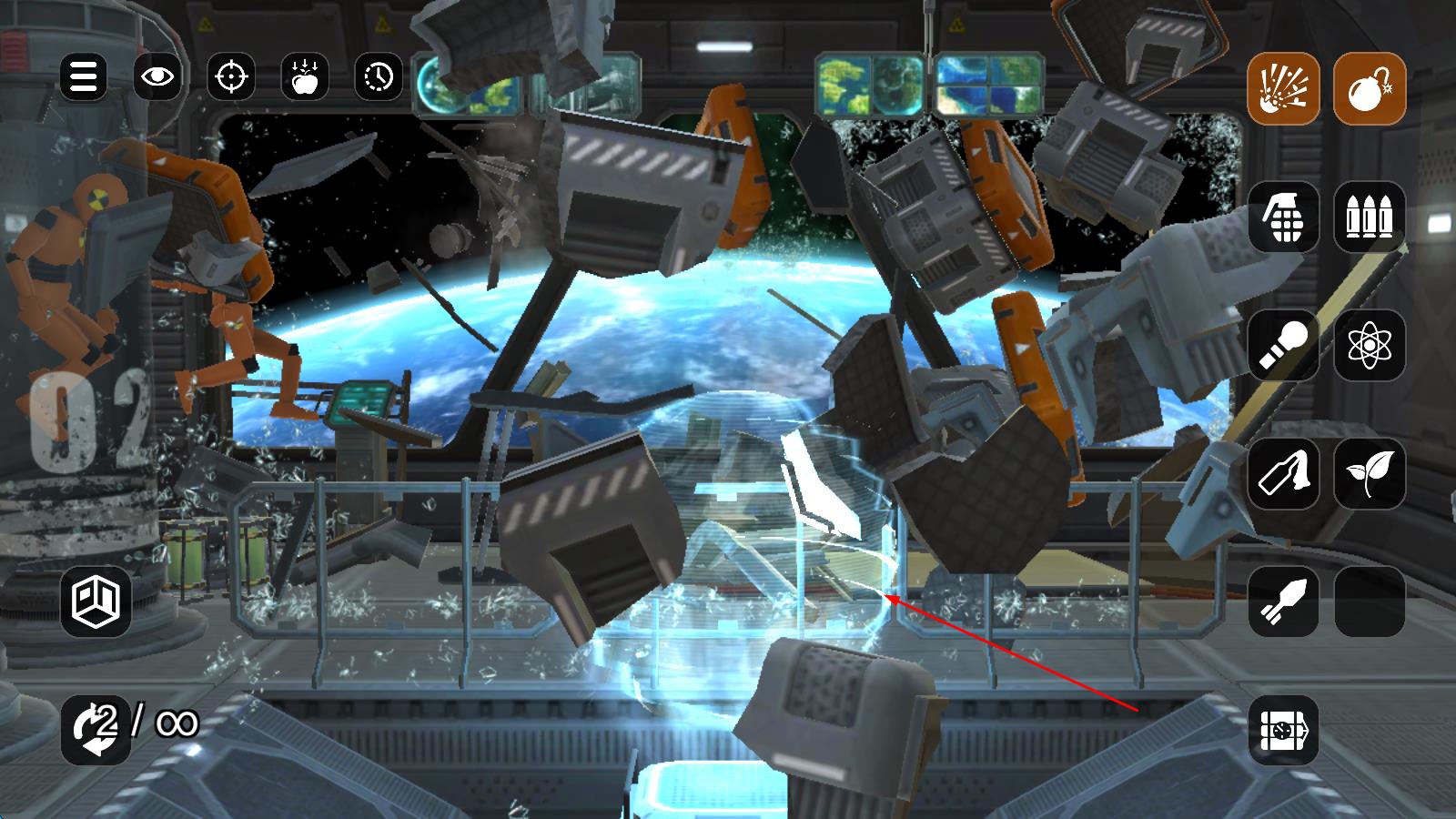
Task: Choose the bullets ammo weapon
Action: [1370, 217]
